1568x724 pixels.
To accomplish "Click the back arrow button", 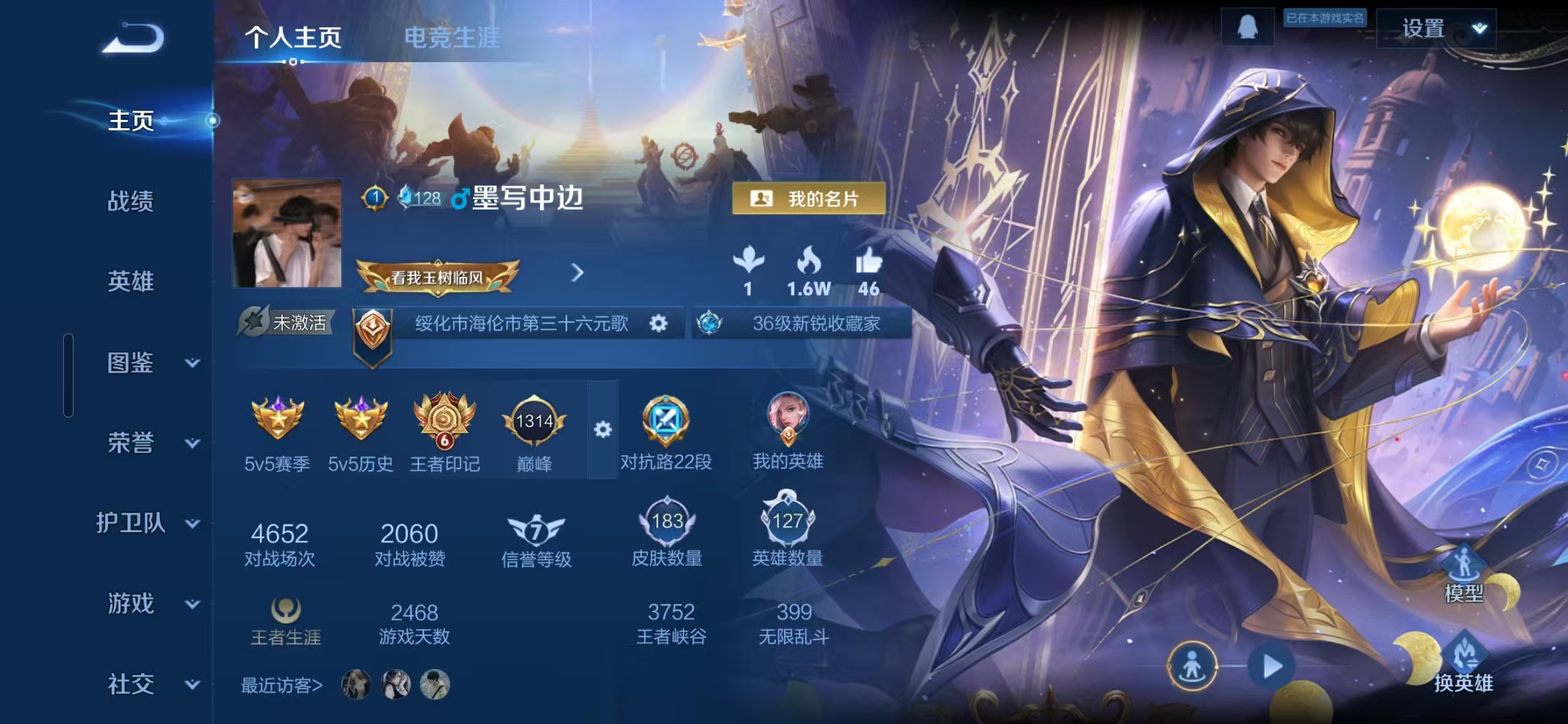I will point(133,38).
